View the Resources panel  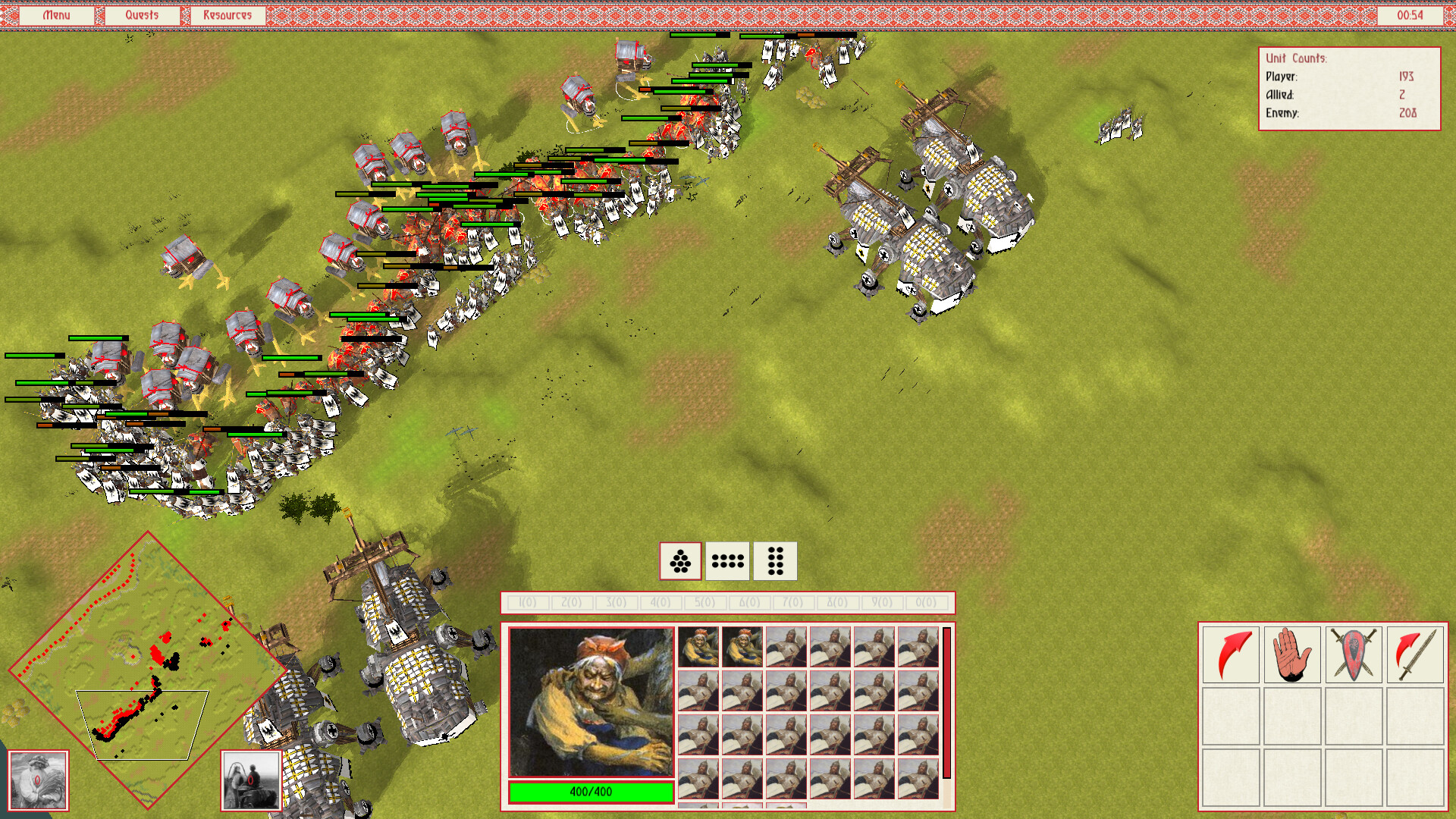coord(227,14)
